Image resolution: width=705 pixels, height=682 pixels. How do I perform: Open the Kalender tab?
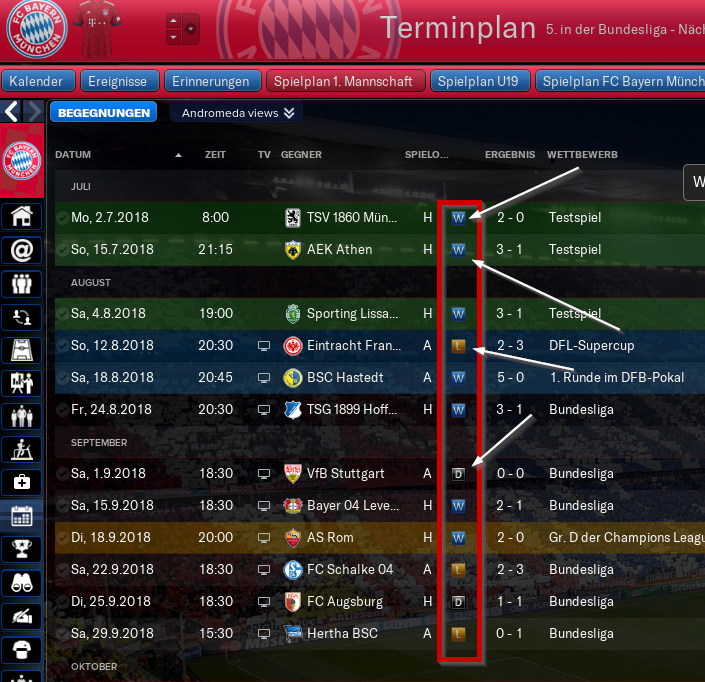38,81
